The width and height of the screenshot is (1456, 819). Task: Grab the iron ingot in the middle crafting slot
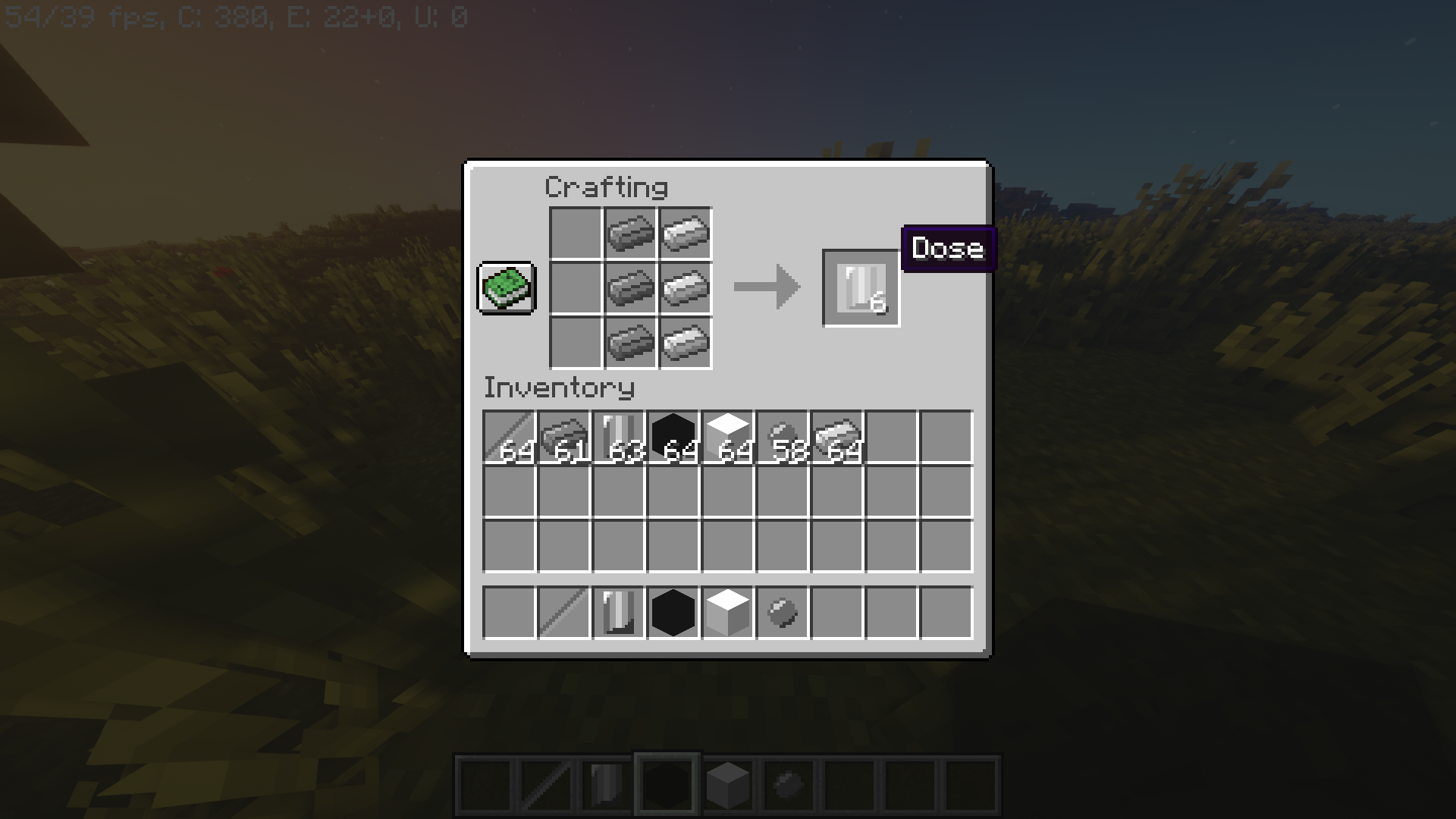click(x=629, y=288)
